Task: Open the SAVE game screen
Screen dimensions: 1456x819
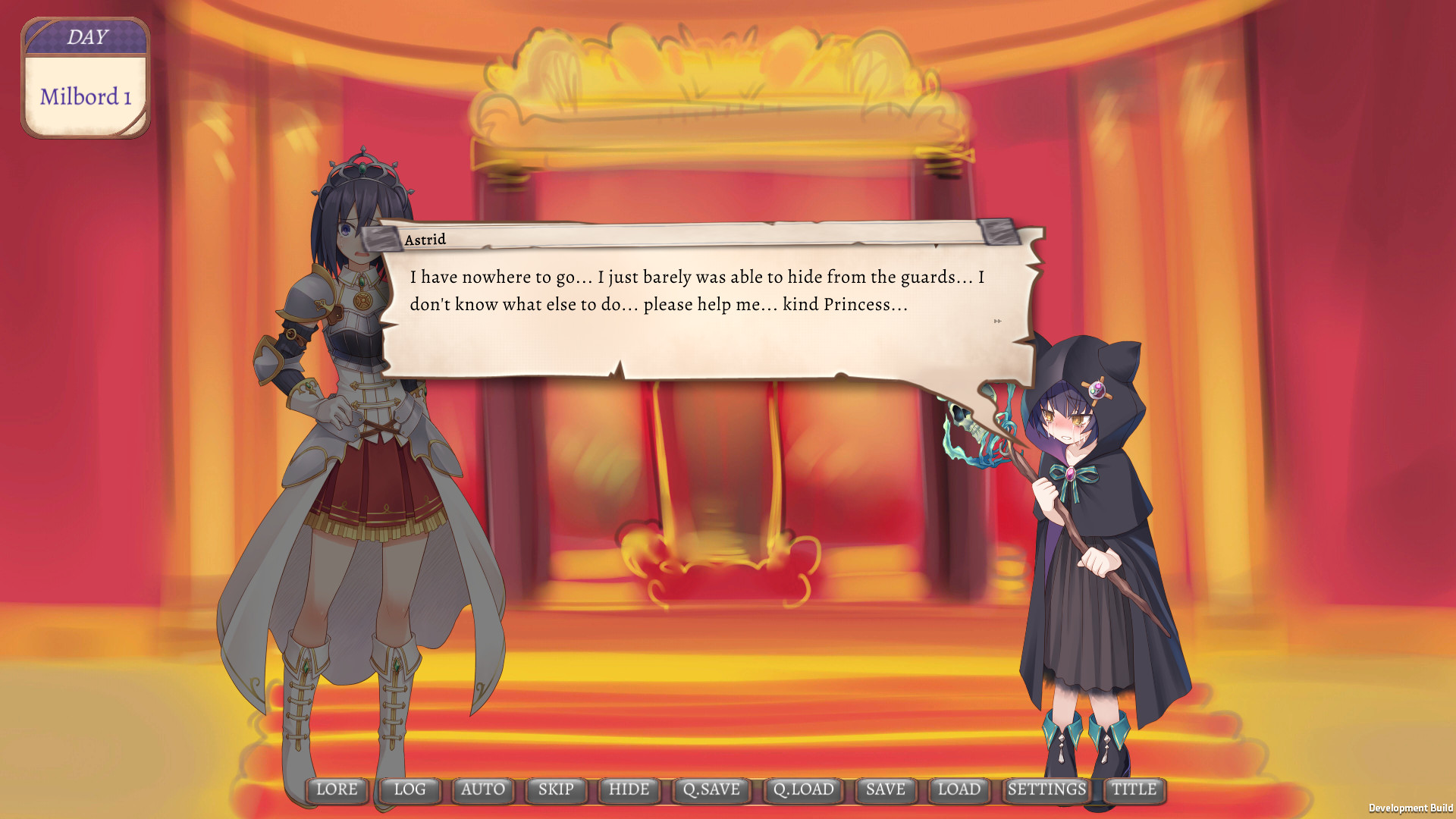Action: 884,789
